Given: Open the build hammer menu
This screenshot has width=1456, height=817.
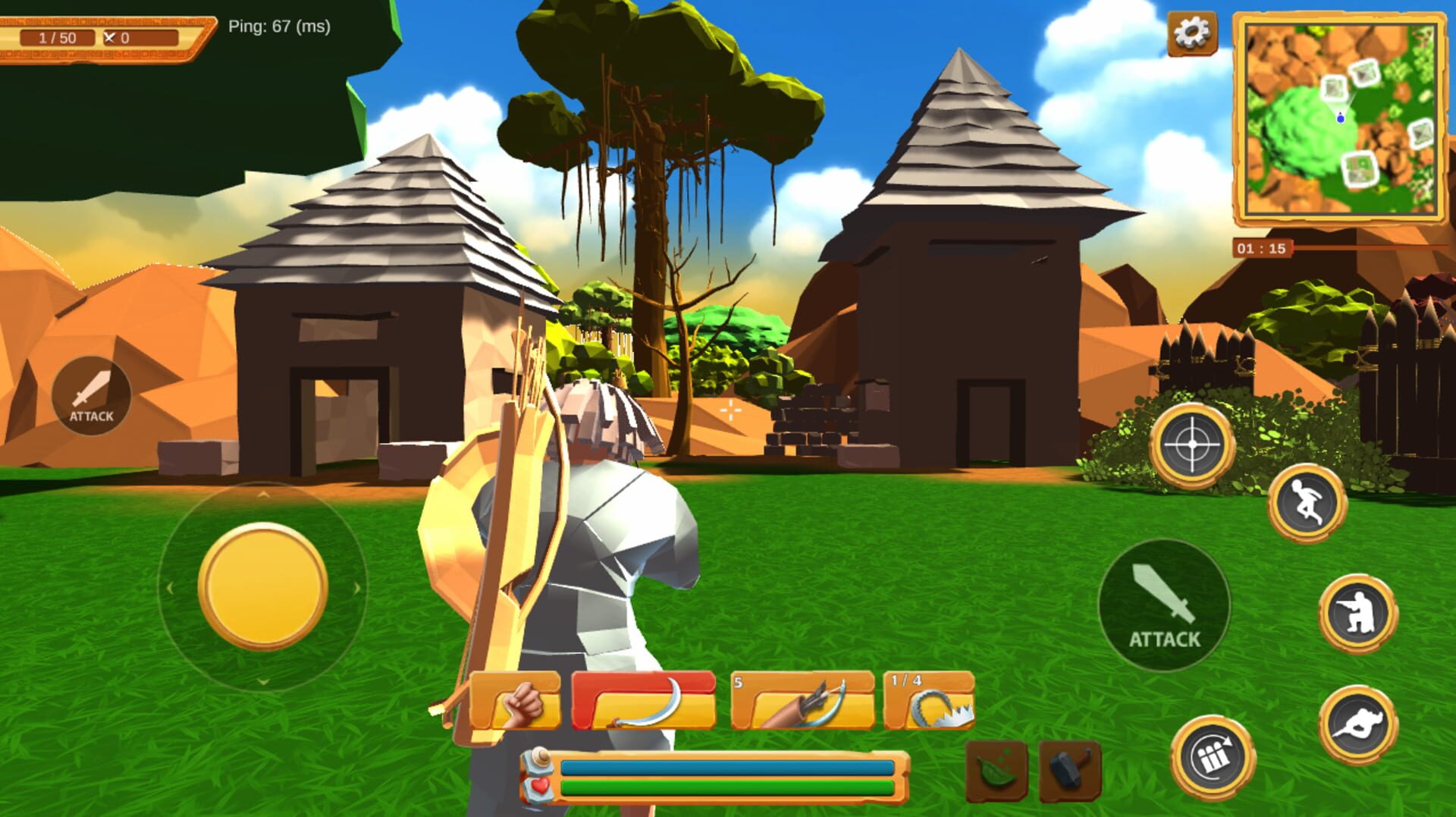Looking at the screenshot, I should click(1069, 770).
